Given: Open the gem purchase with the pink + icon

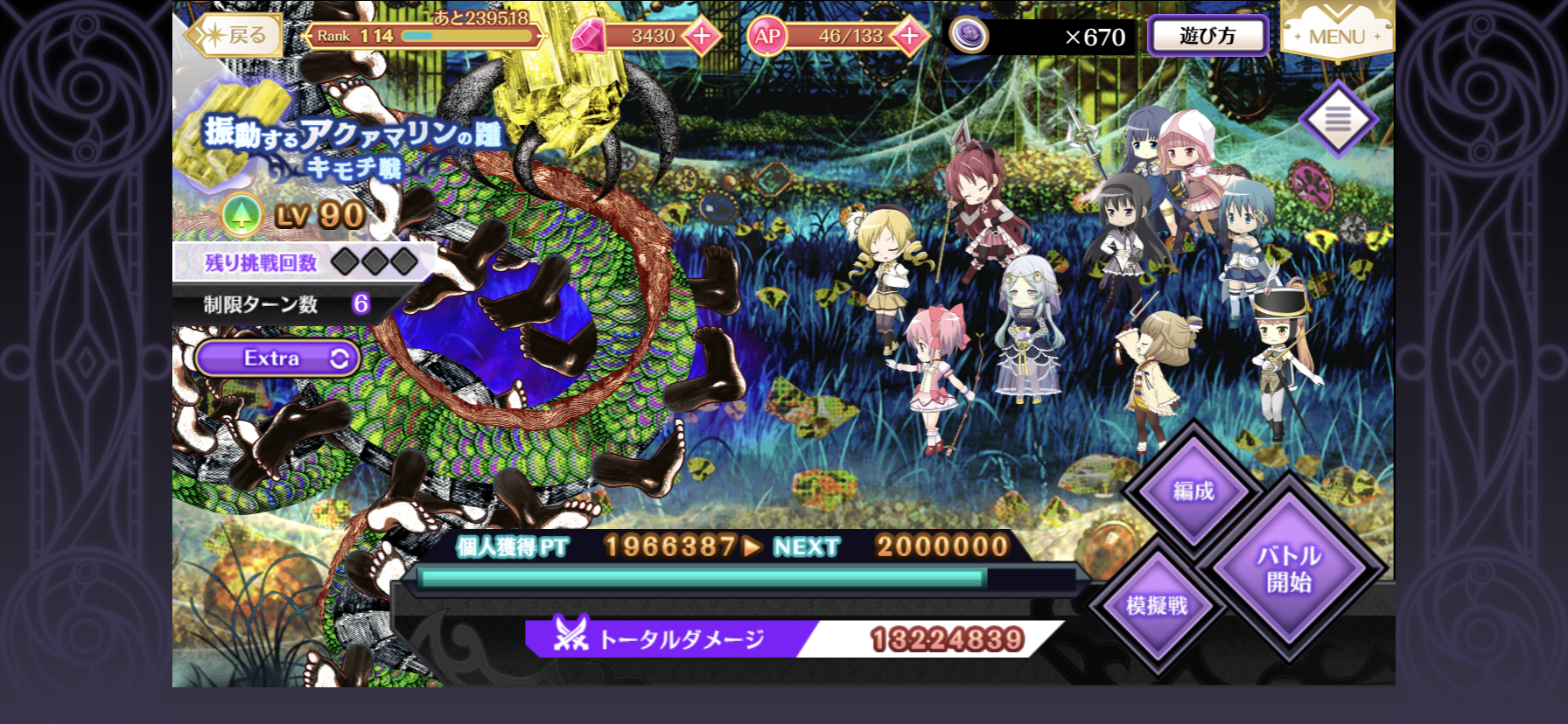Looking at the screenshot, I should [x=704, y=36].
